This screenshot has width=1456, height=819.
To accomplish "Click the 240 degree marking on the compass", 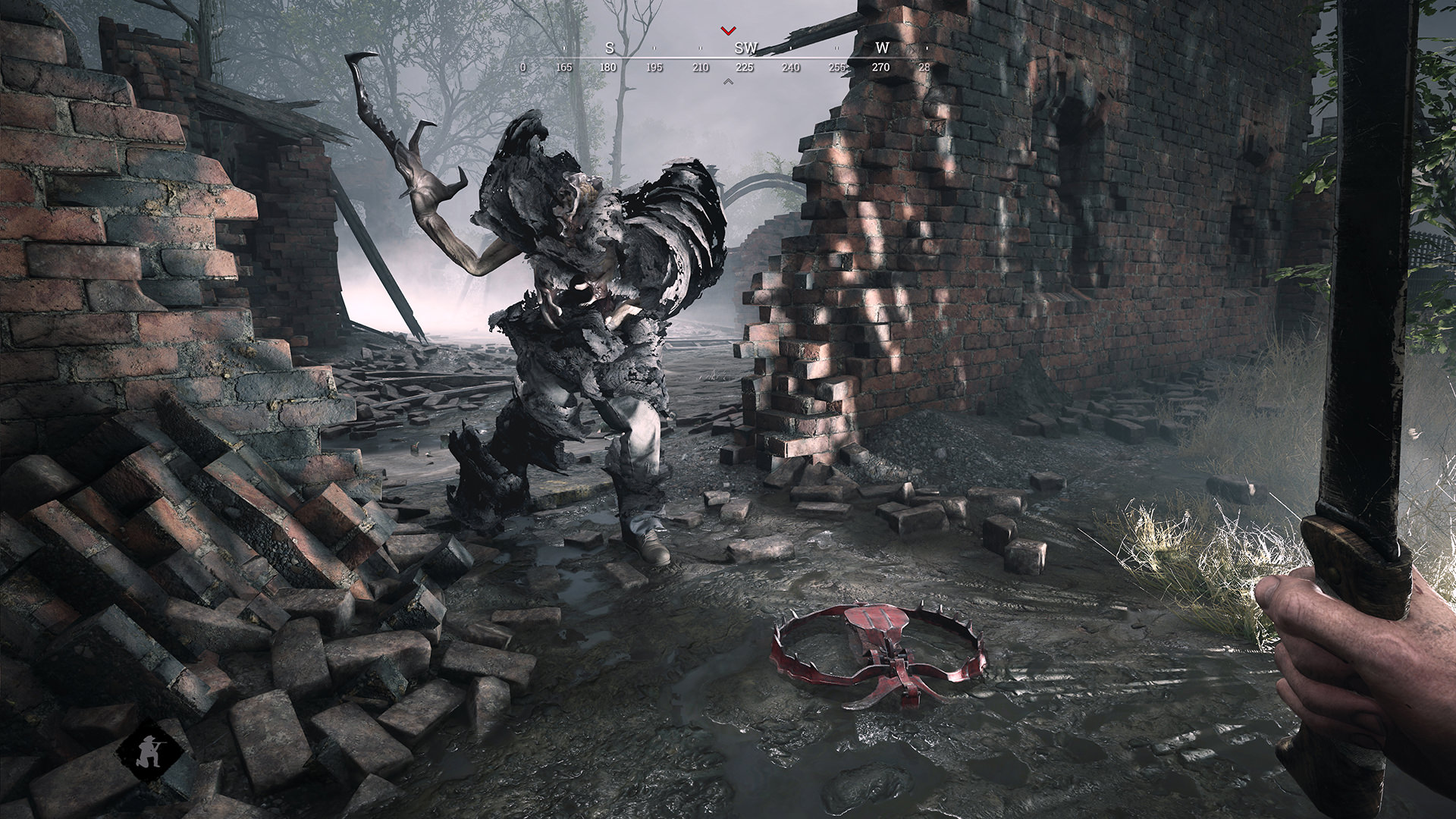I will [x=789, y=67].
